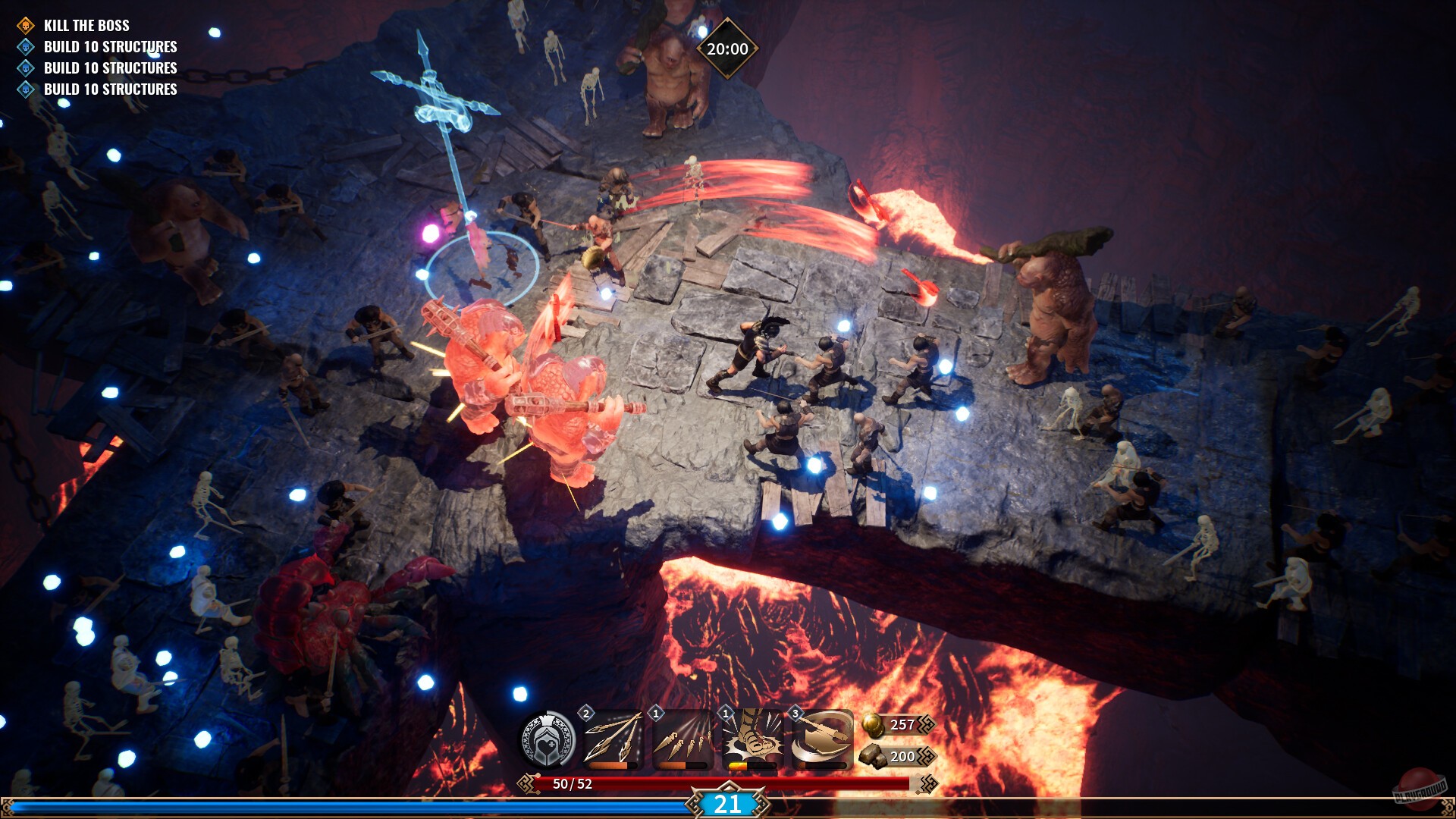Image resolution: width=1456 pixels, height=819 pixels.
Task: Expand the gold amount banner showing 257
Action: coord(906,724)
